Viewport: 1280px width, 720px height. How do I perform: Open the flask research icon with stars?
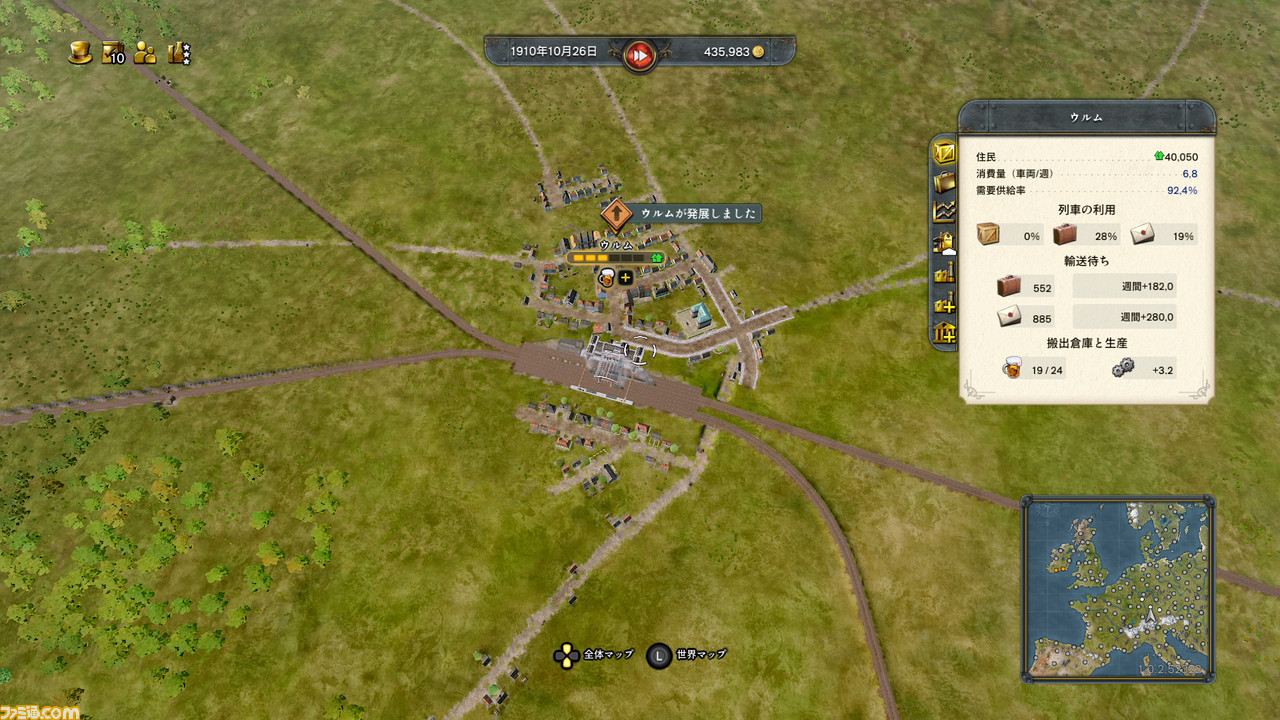[x=180, y=52]
